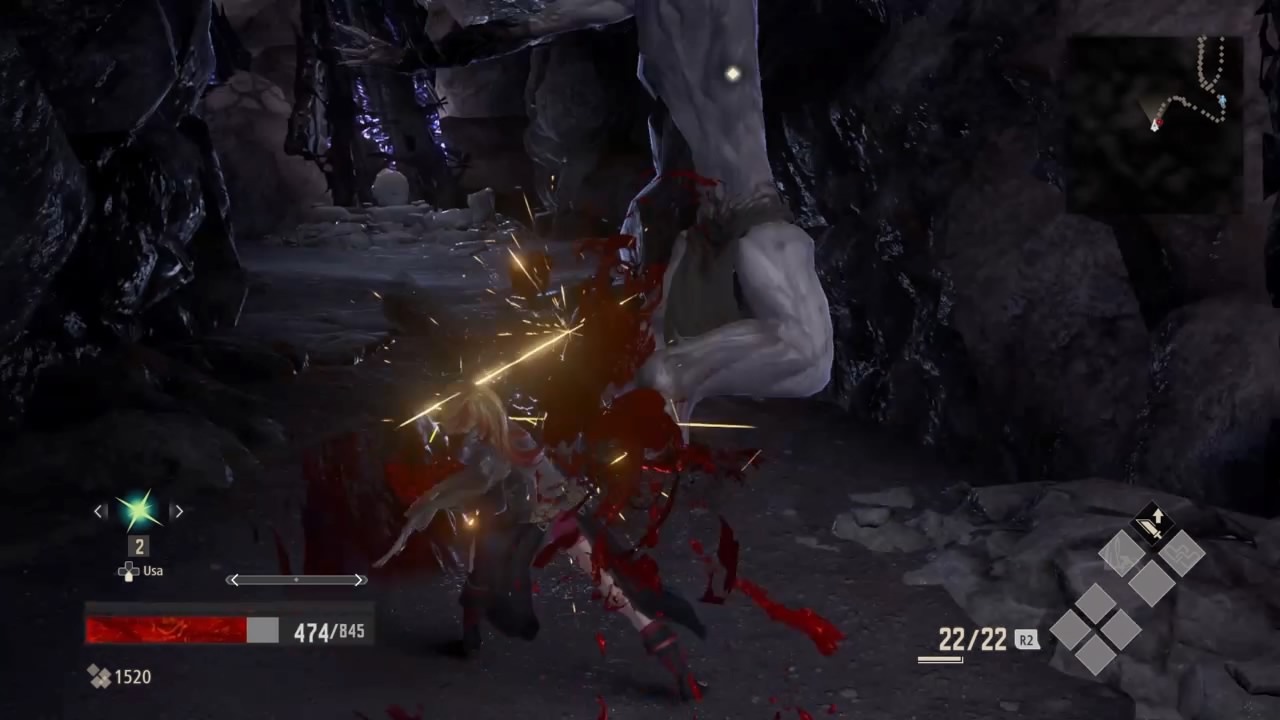Use the green star quick item
Screen dimensions: 1280x720
[138, 511]
